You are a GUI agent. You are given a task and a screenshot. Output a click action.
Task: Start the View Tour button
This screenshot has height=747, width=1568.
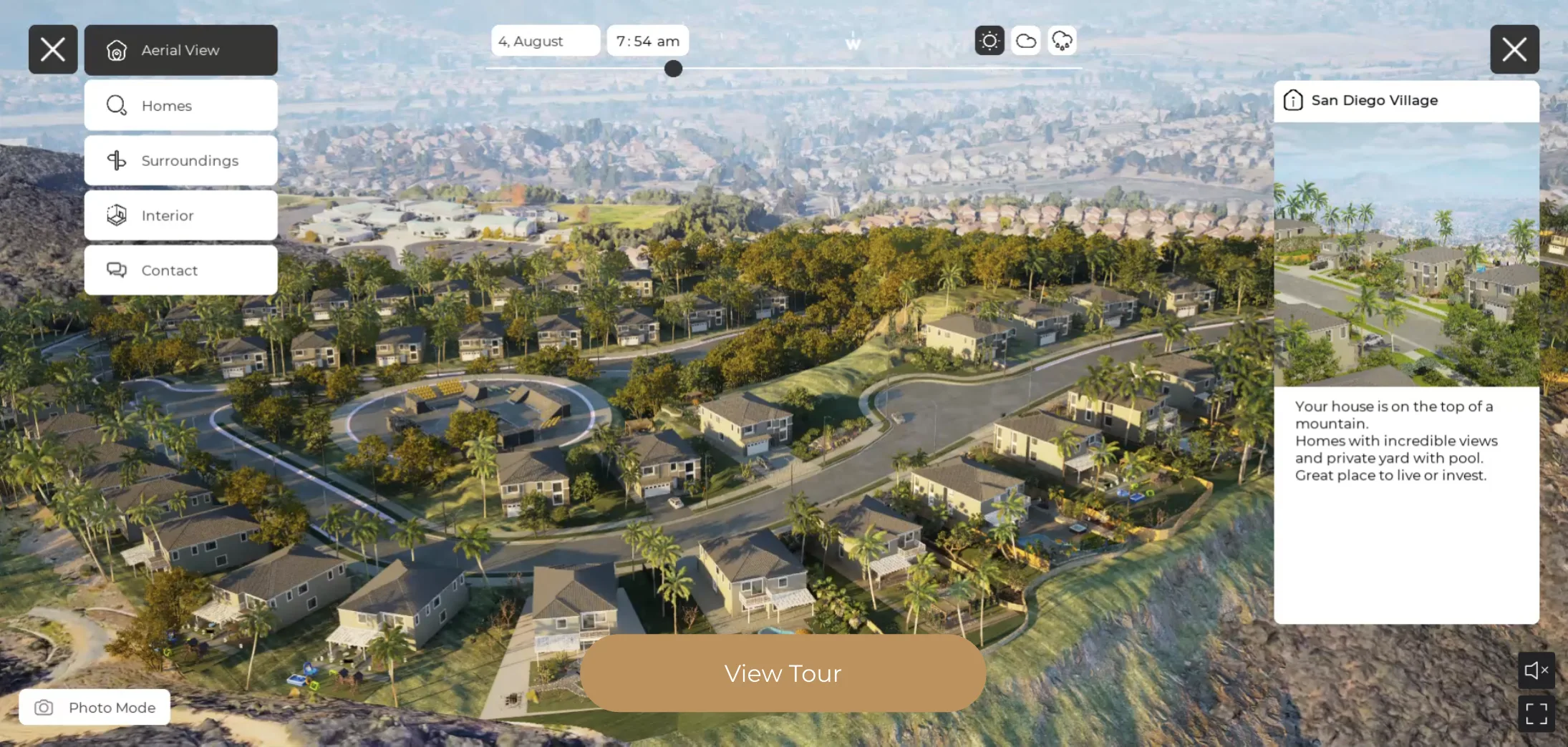(x=783, y=673)
